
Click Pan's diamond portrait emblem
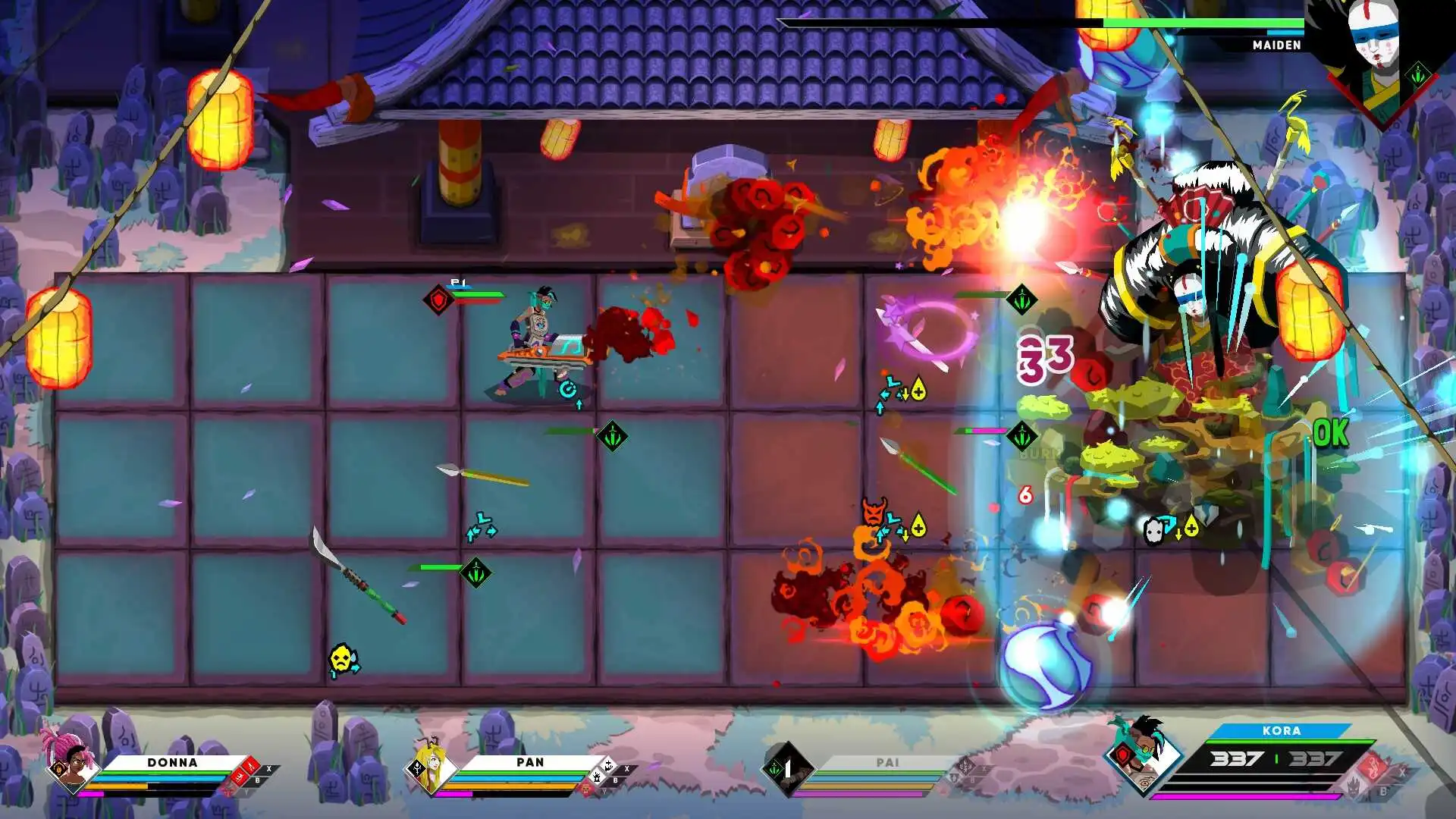point(417,769)
